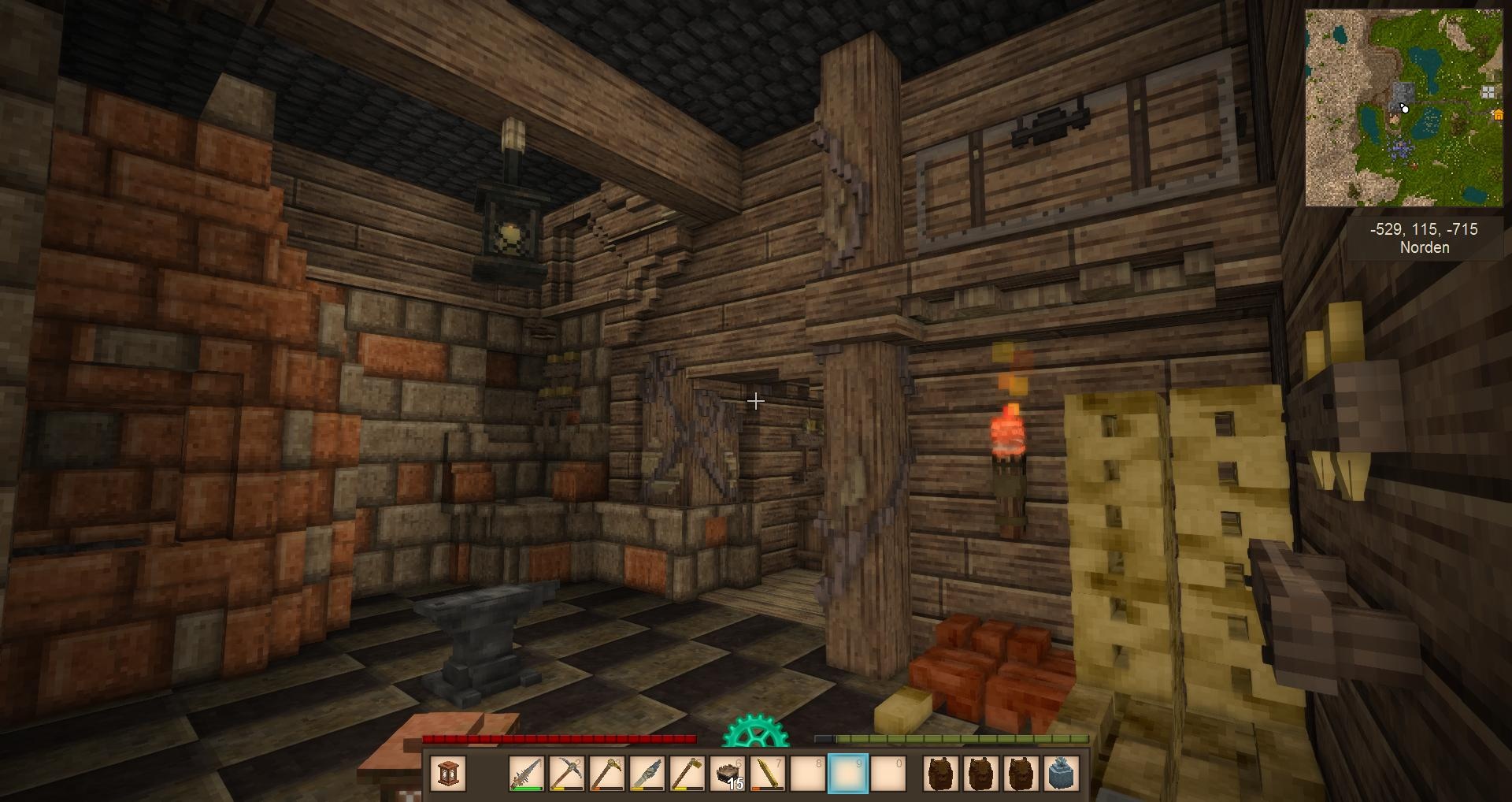Open the minimap

click(1403, 108)
